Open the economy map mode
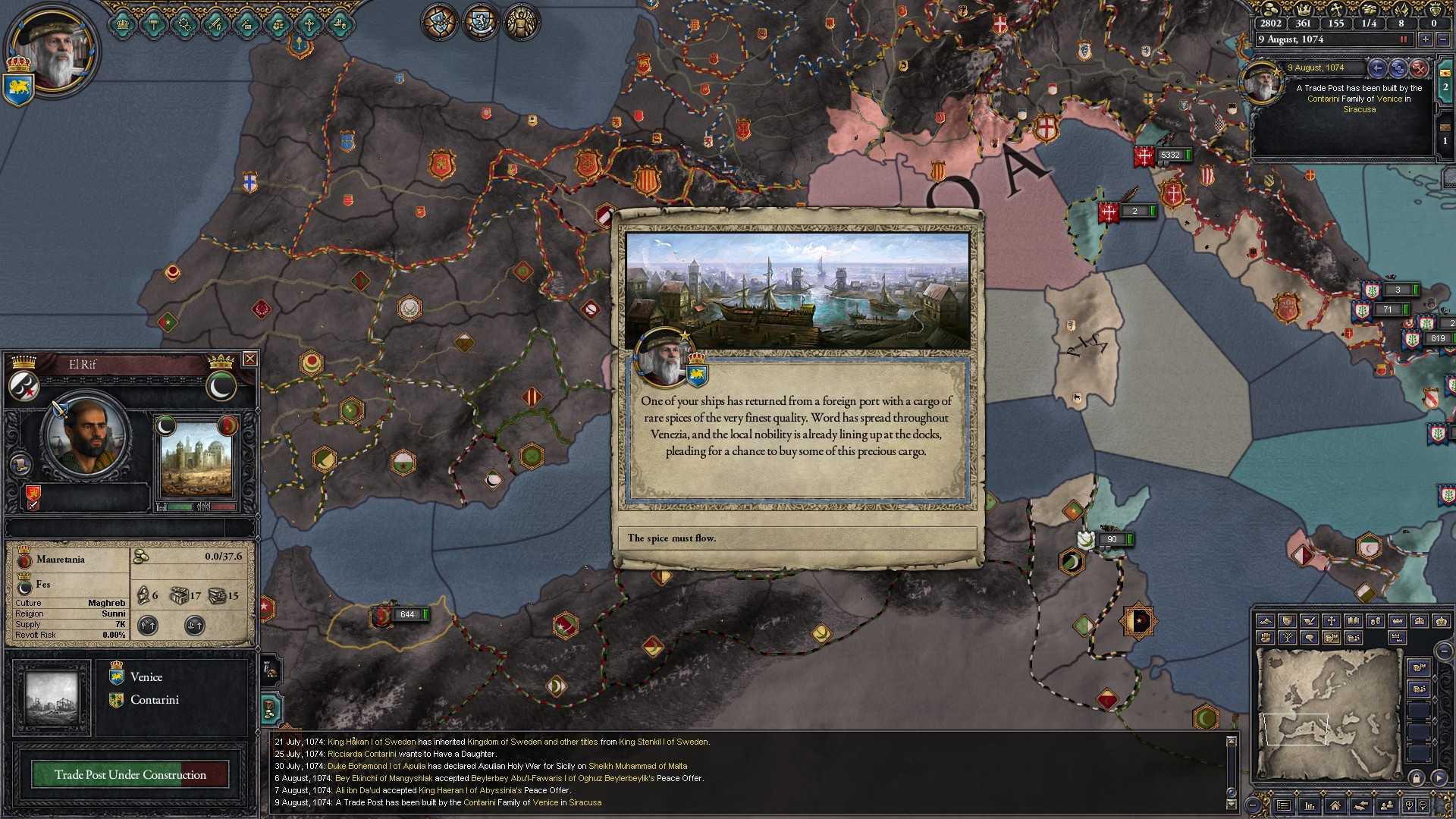1456x819 pixels. click(x=1376, y=621)
